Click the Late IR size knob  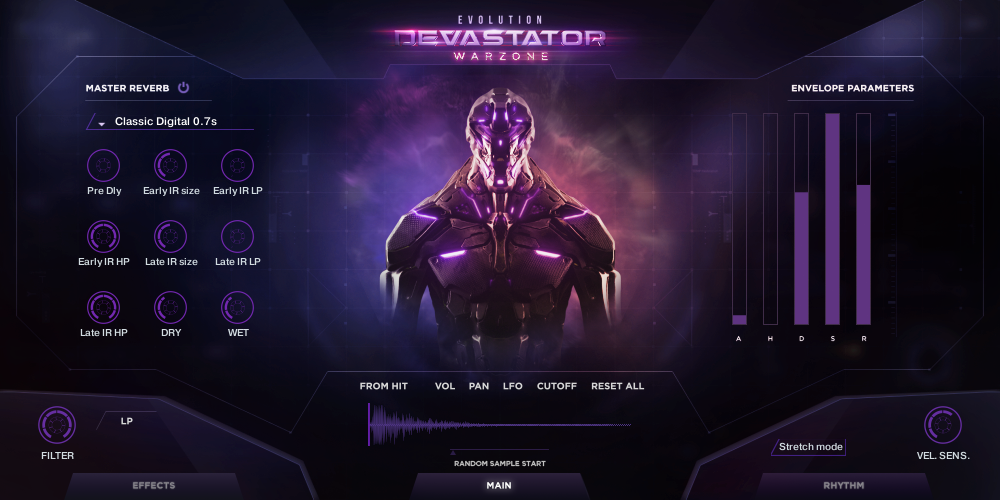tap(170, 236)
